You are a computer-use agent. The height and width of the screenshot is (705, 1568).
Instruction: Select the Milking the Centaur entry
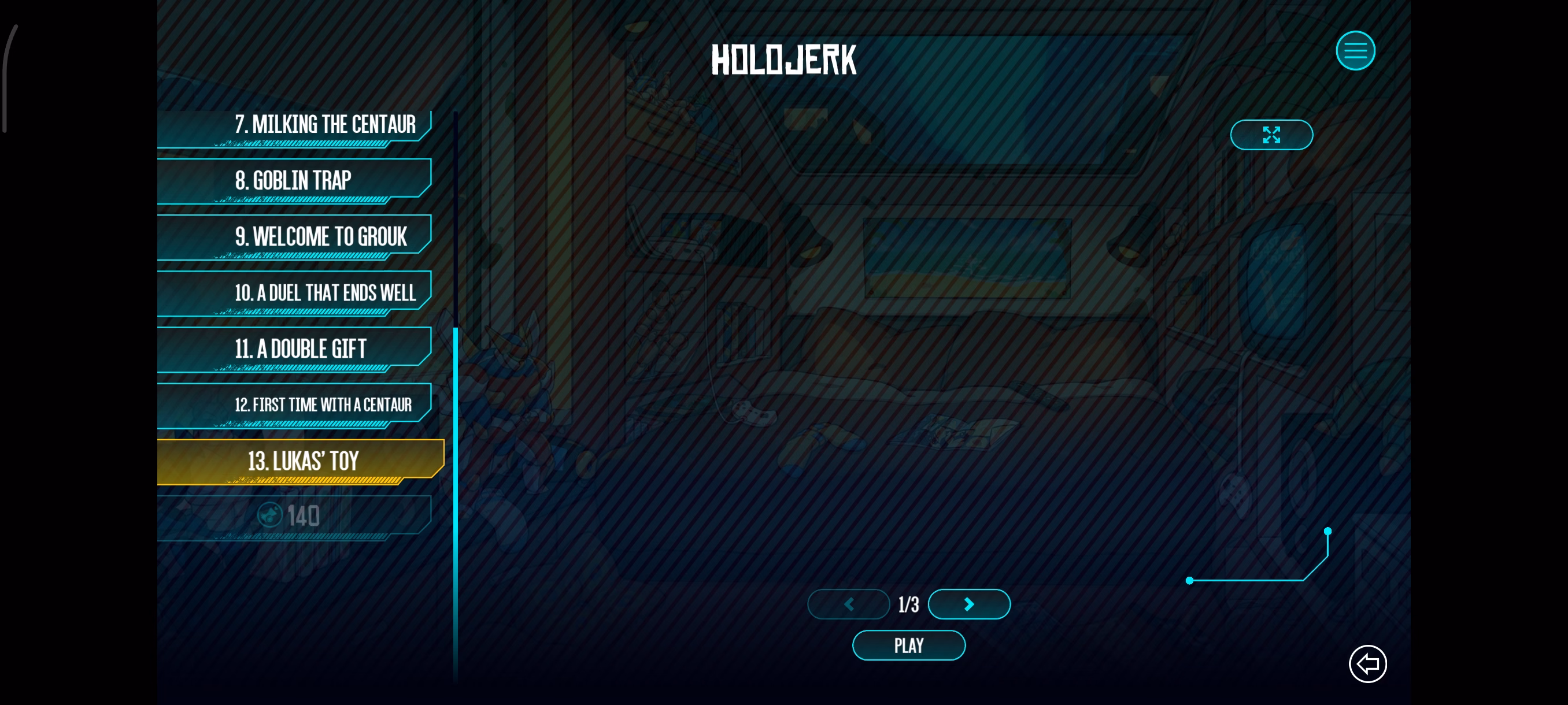(x=295, y=126)
